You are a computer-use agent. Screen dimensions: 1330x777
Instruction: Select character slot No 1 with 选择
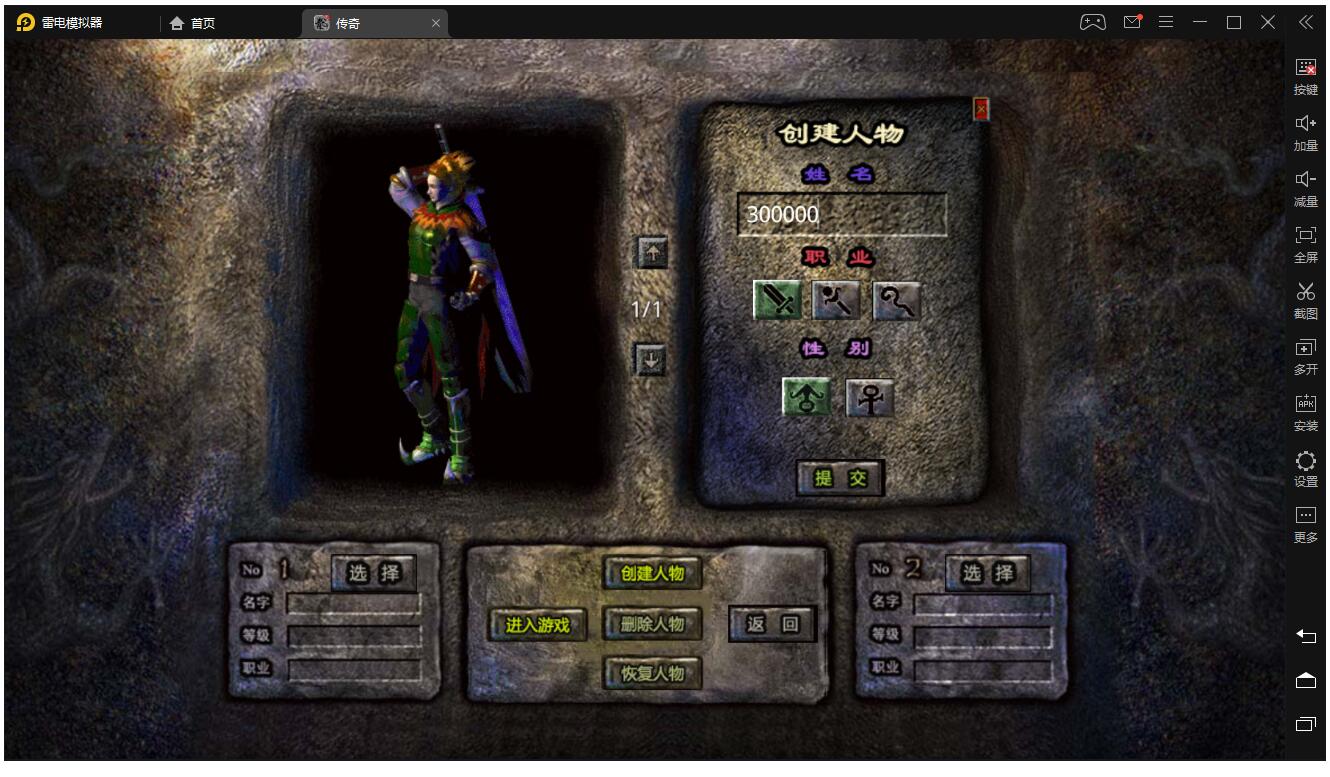tap(374, 573)
